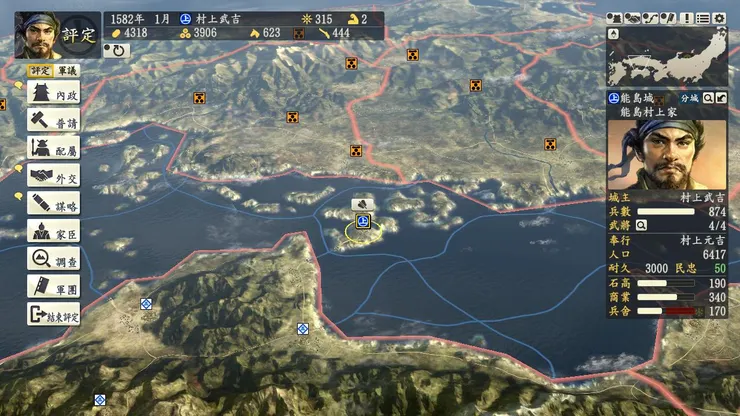Choose the 軍團 army corps command
This screenshot has height=416, width=740.
pyautogui.click(x=53, y=286)
